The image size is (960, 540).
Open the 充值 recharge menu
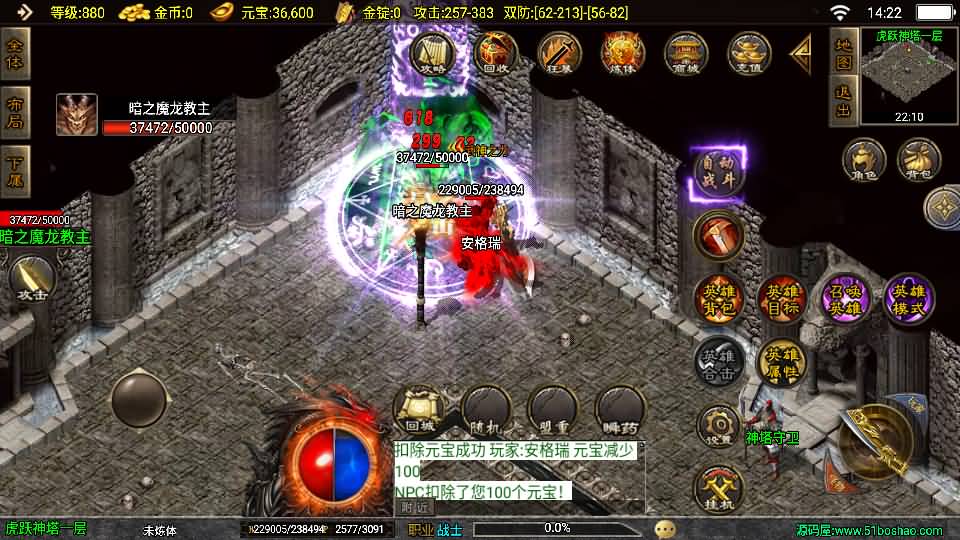coord(749,52)
